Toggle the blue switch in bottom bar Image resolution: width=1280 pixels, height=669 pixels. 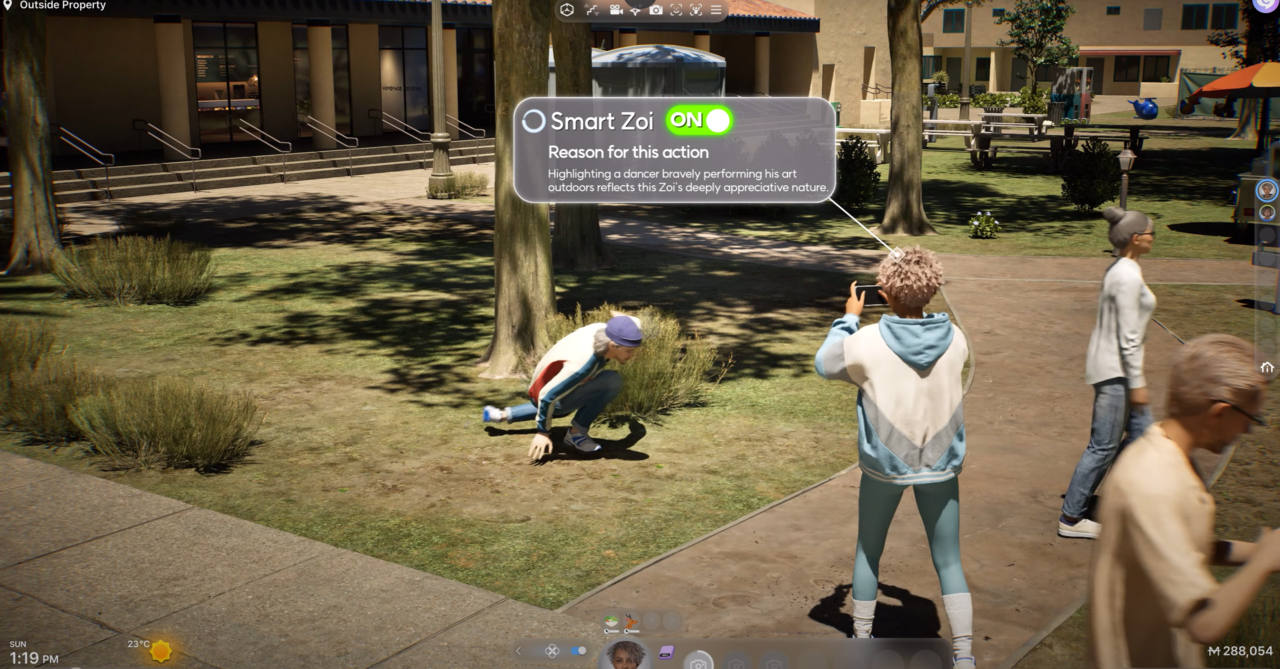[578, 651]
